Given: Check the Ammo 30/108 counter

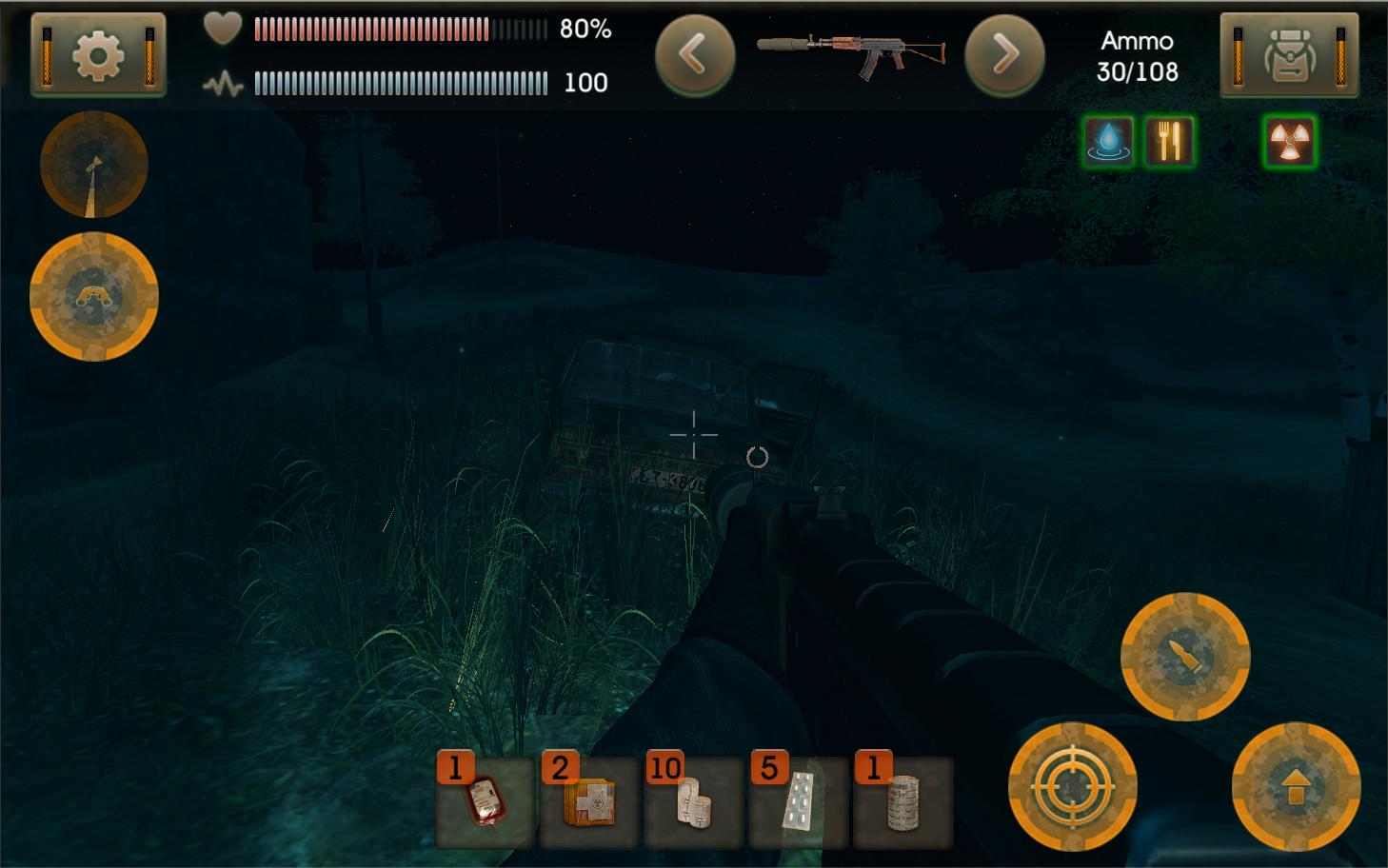Looking at the screenshot, I should [1139, 55].
